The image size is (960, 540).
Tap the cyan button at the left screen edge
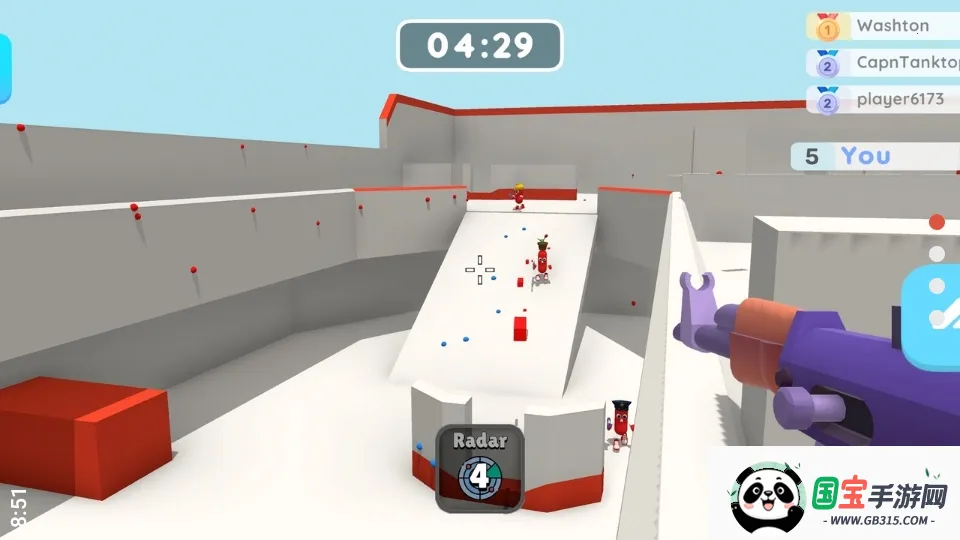[4, 68]
